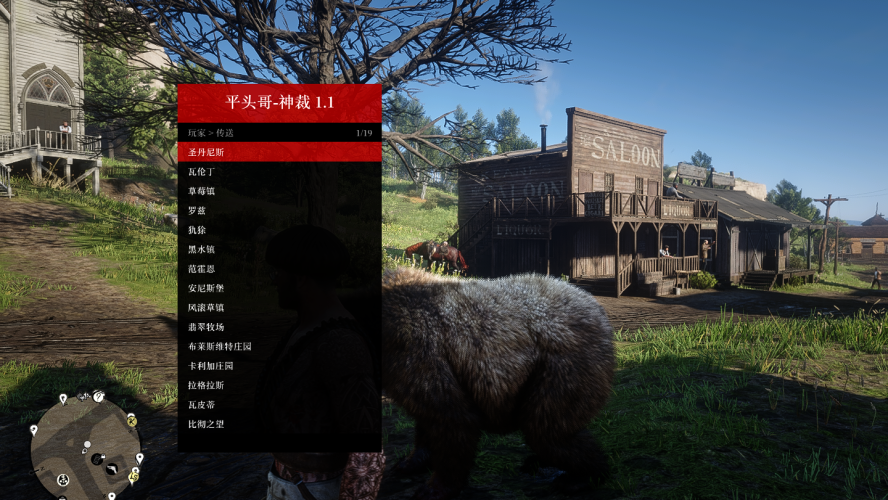The width and height of the screenshot is (888, 500).
Task: Select the 翡翠牧场 entry
Action: [x=279, y=327]
